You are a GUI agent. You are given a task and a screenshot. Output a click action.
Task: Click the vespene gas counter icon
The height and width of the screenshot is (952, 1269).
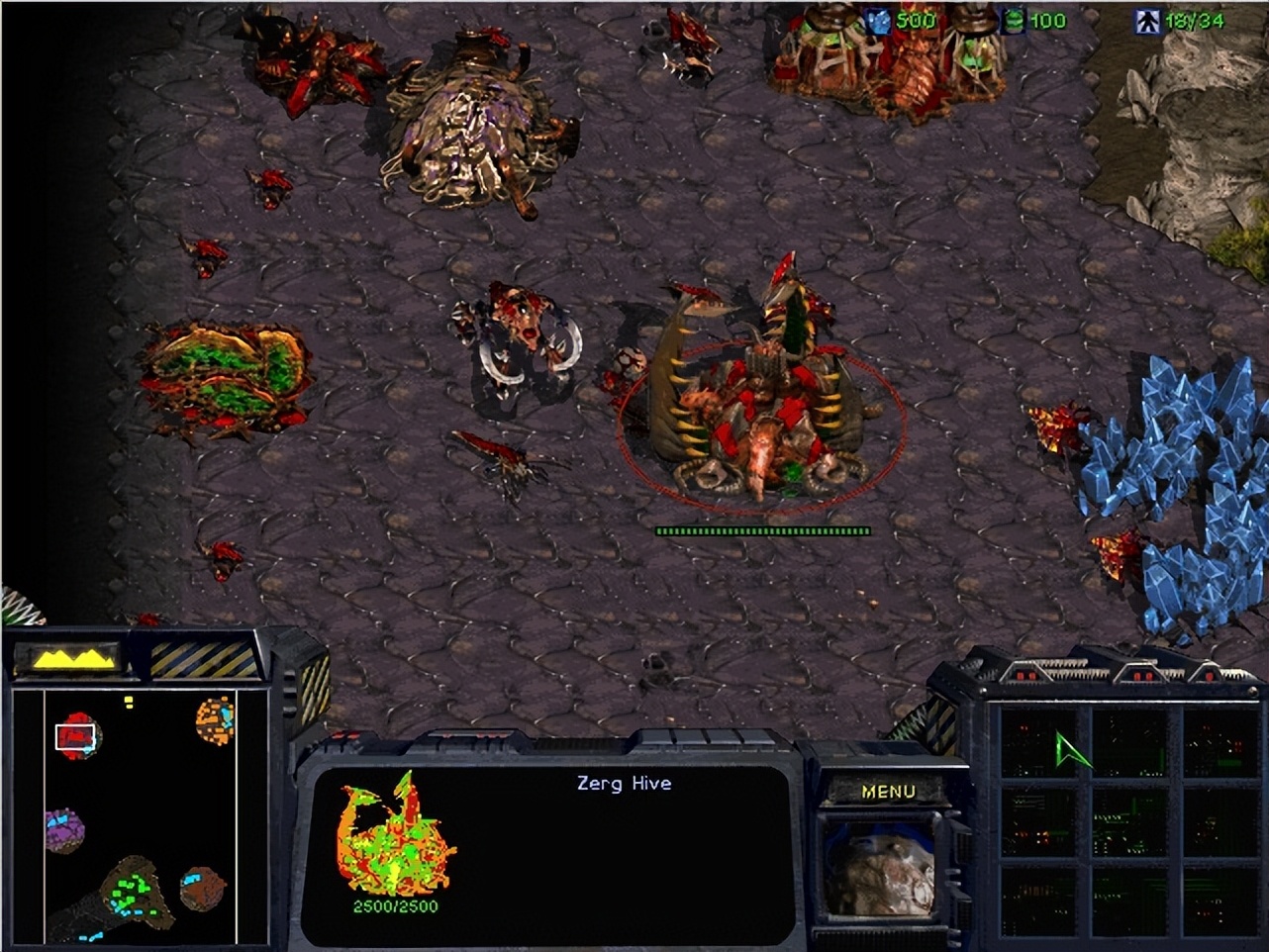click(x=1015, y=17)
